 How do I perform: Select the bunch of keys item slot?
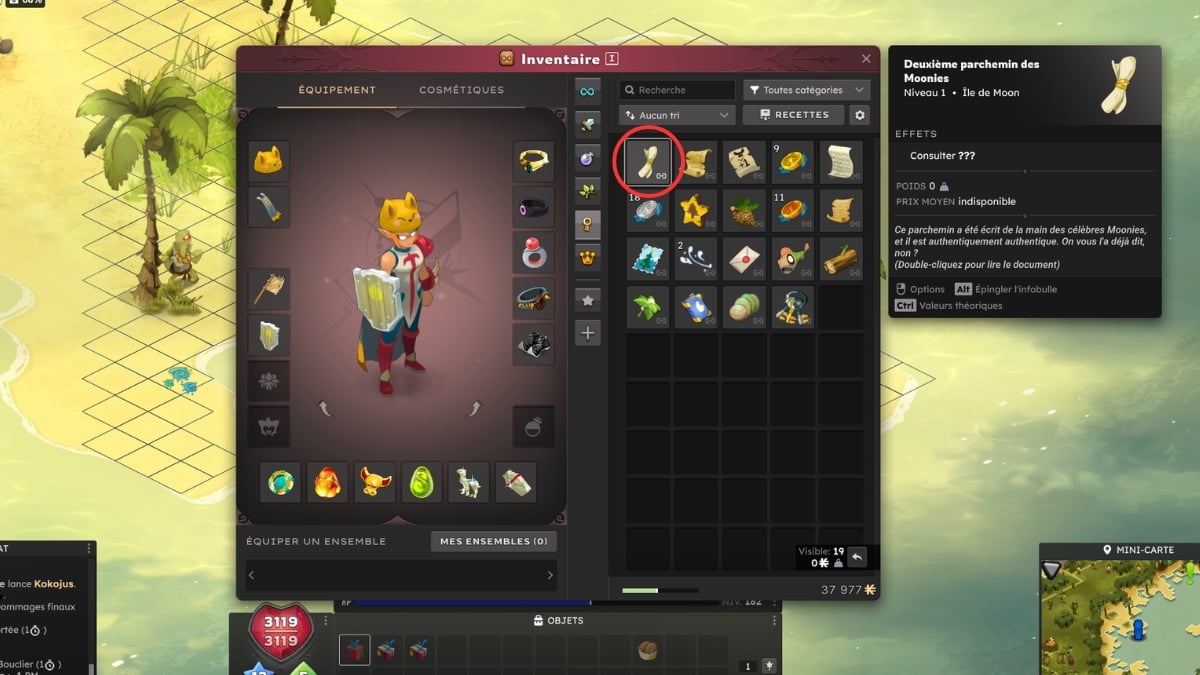pyautogui.click(x=793, y=306)
